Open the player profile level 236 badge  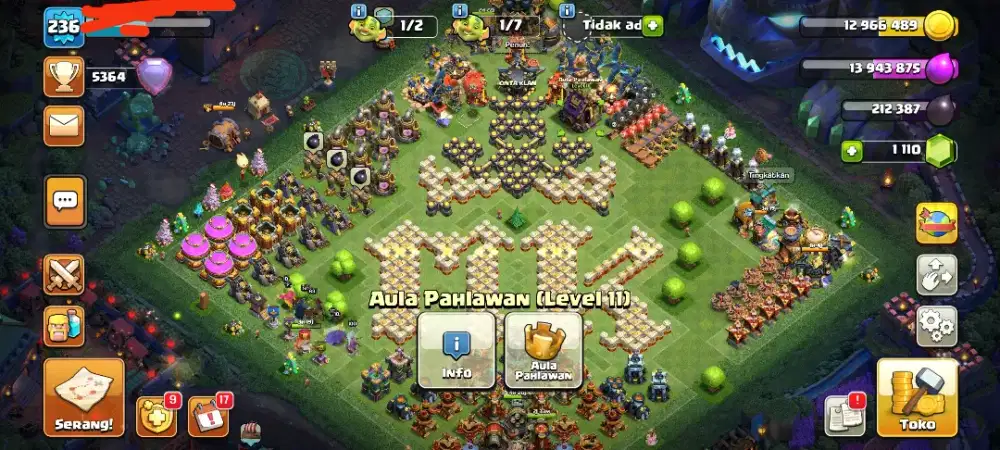(x=63, y=27)
